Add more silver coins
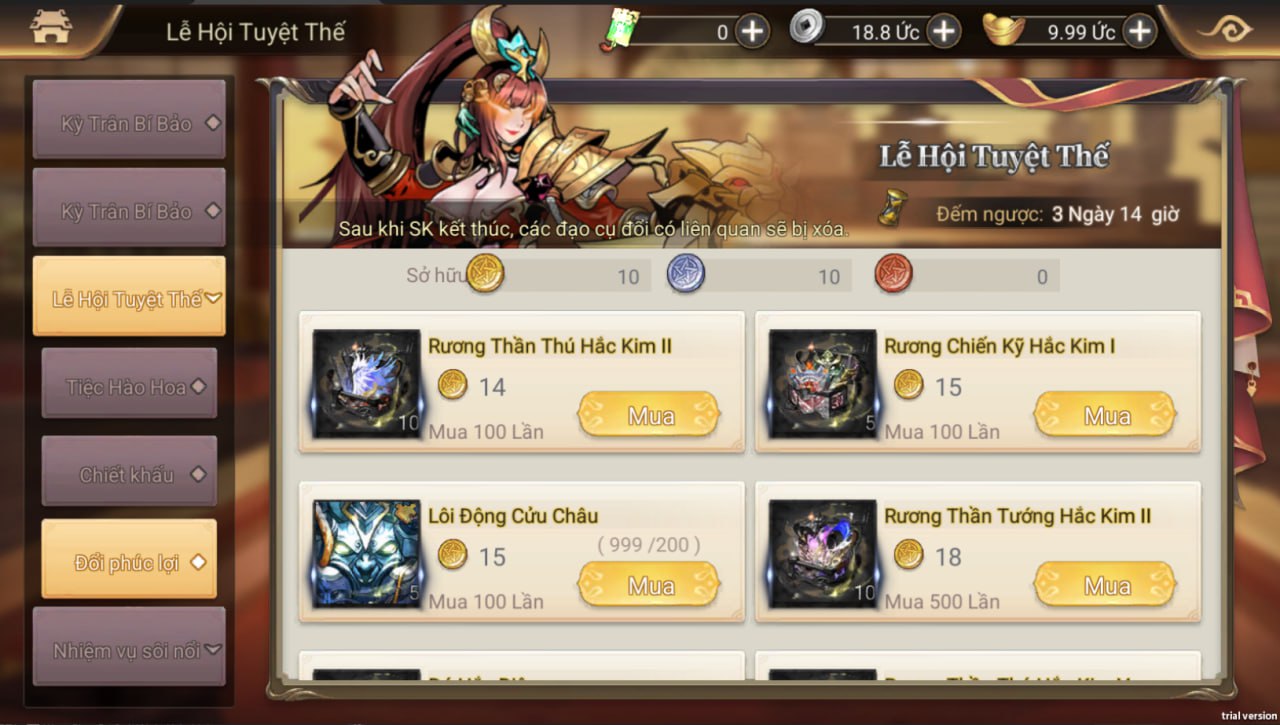The width and height of the screenshot is (1280, 725). click(x=943, y=32)
